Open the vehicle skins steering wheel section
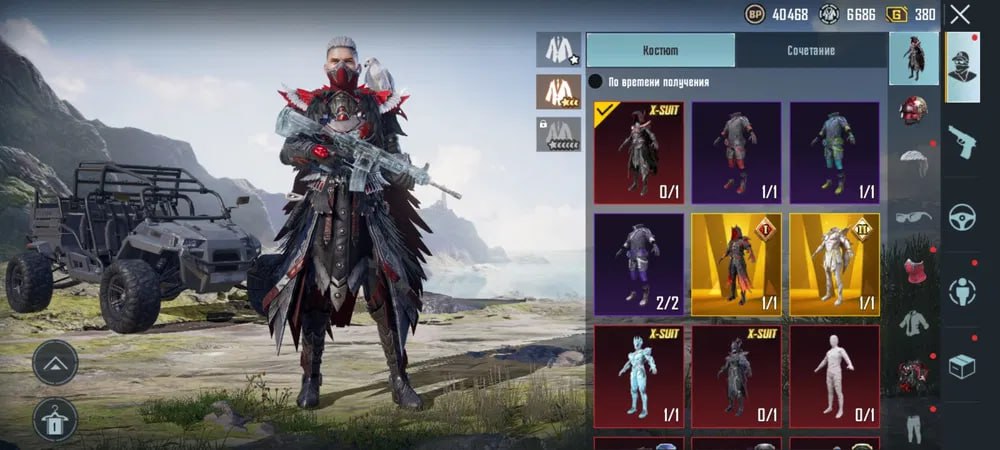Screen dimensions: 1000x450 coord(963,214)
